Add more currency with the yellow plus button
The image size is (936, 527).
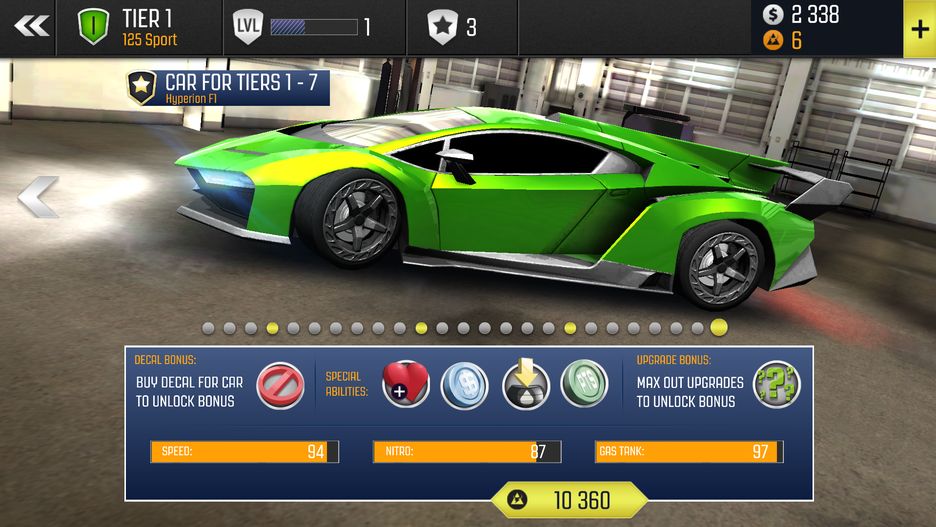[x=918, y=27]
